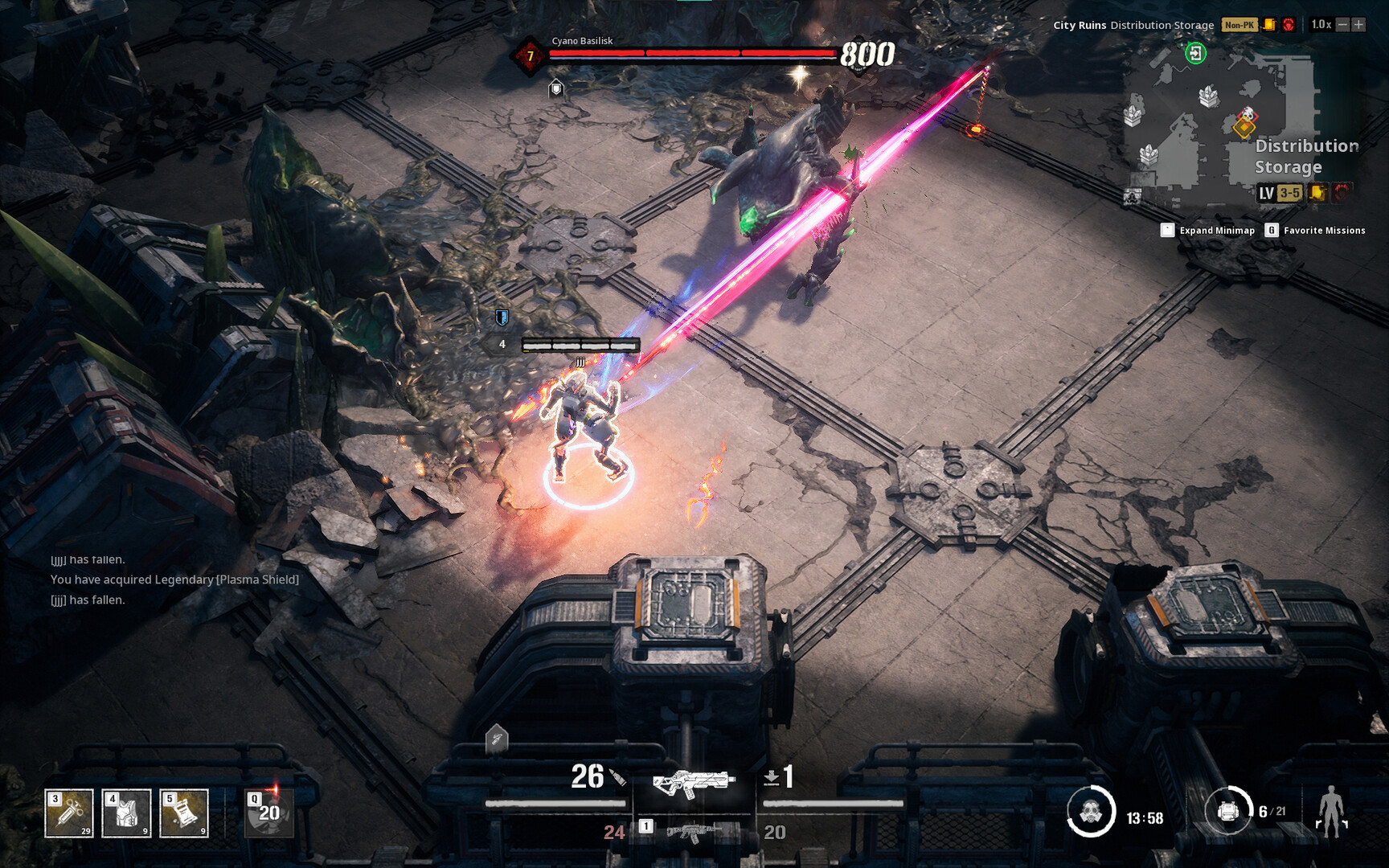
Task: Click the Distribution Storage zone label
Action: [x=1162, y=25]
